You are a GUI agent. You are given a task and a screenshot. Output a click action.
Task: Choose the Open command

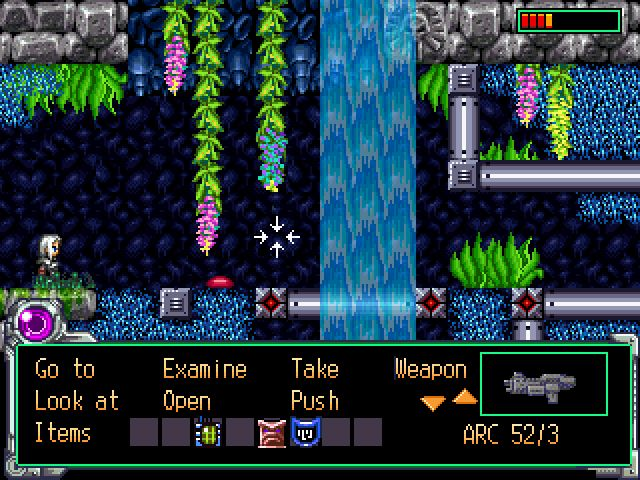186,401
